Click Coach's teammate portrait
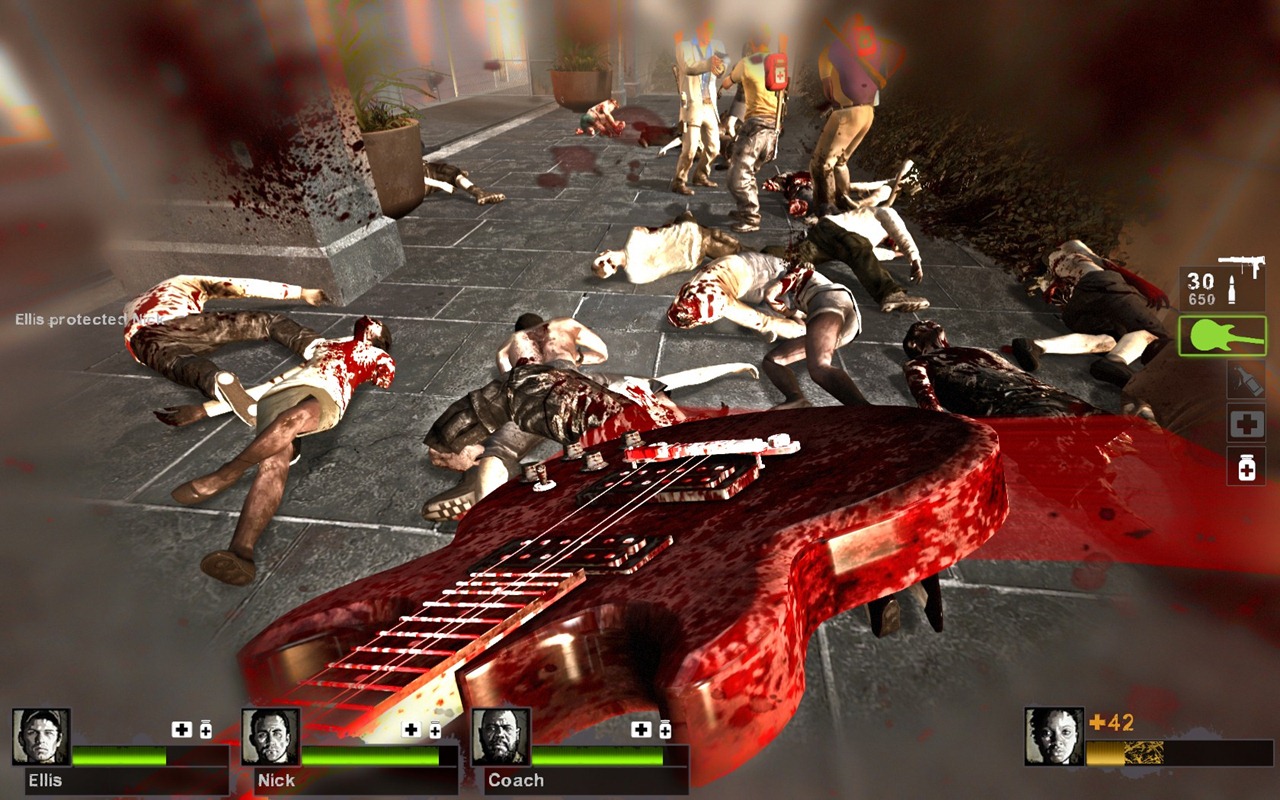 500,737
